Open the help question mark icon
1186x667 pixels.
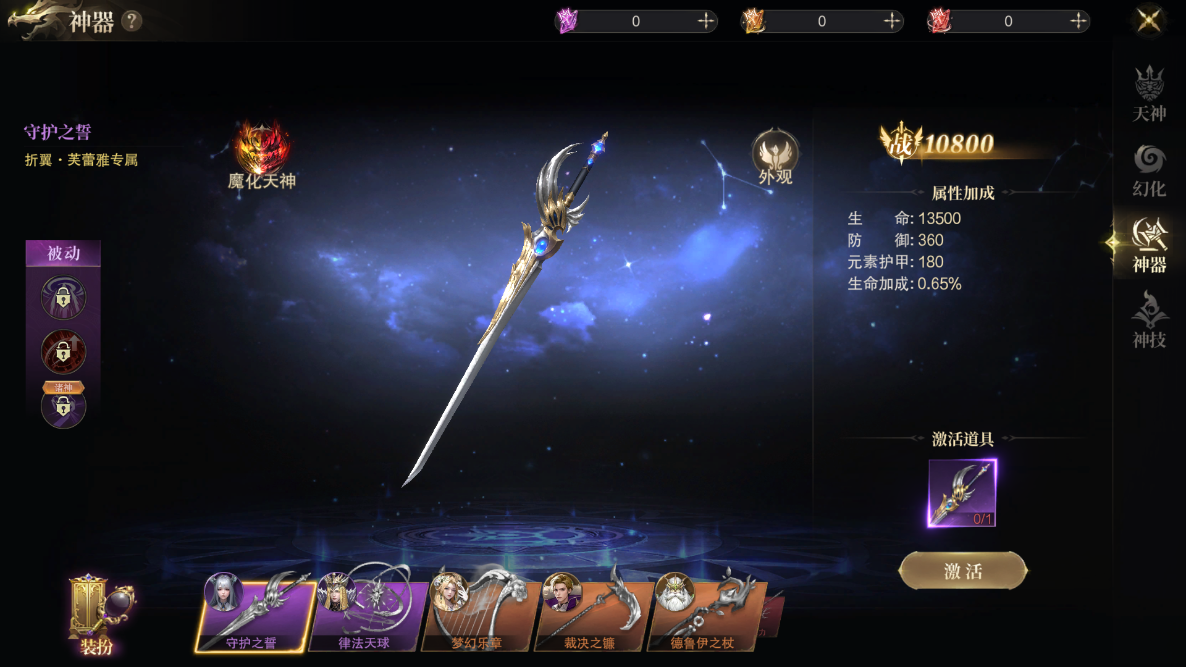coord(131,21)
